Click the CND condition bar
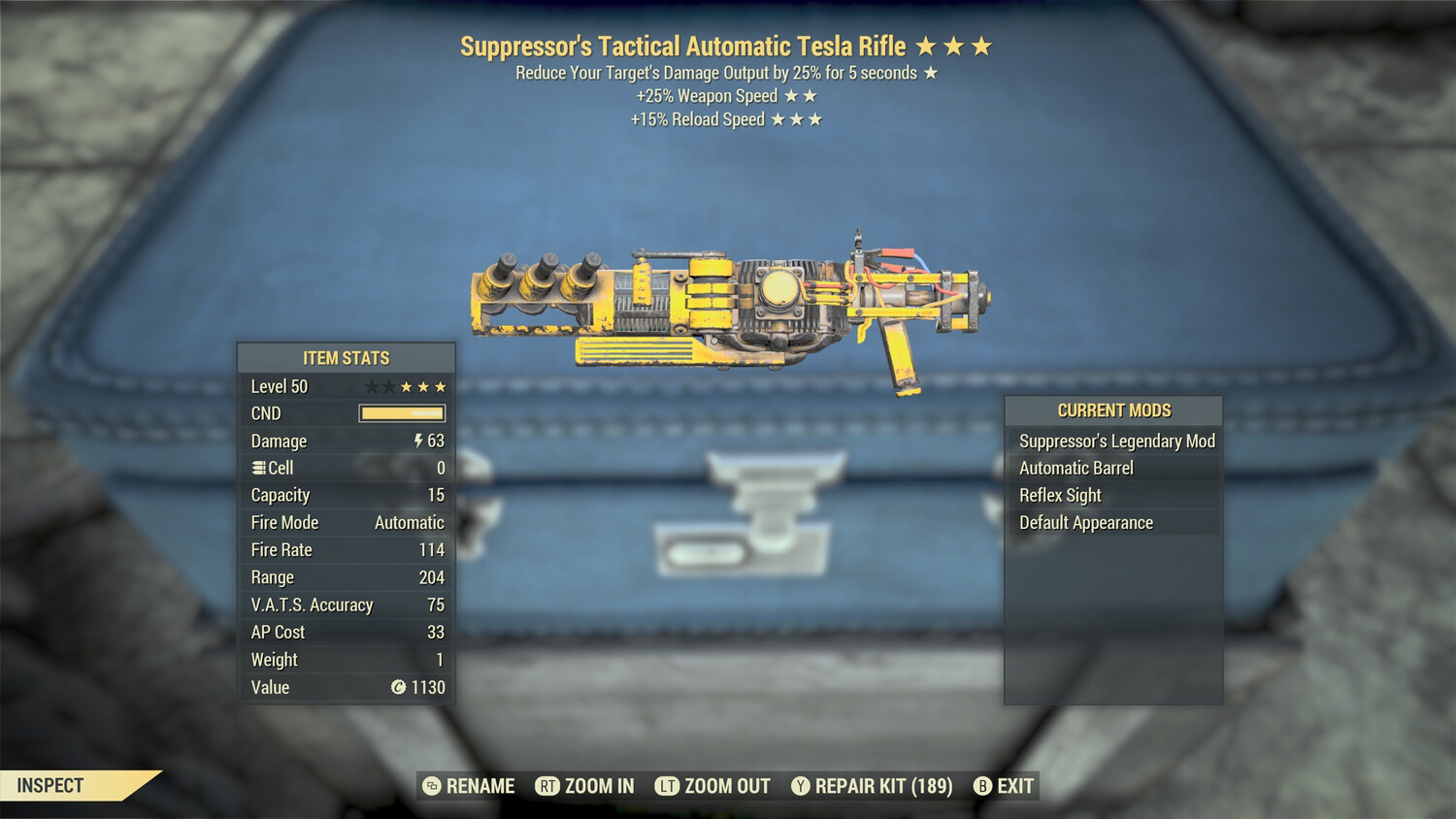 click(x=401, y=413)
